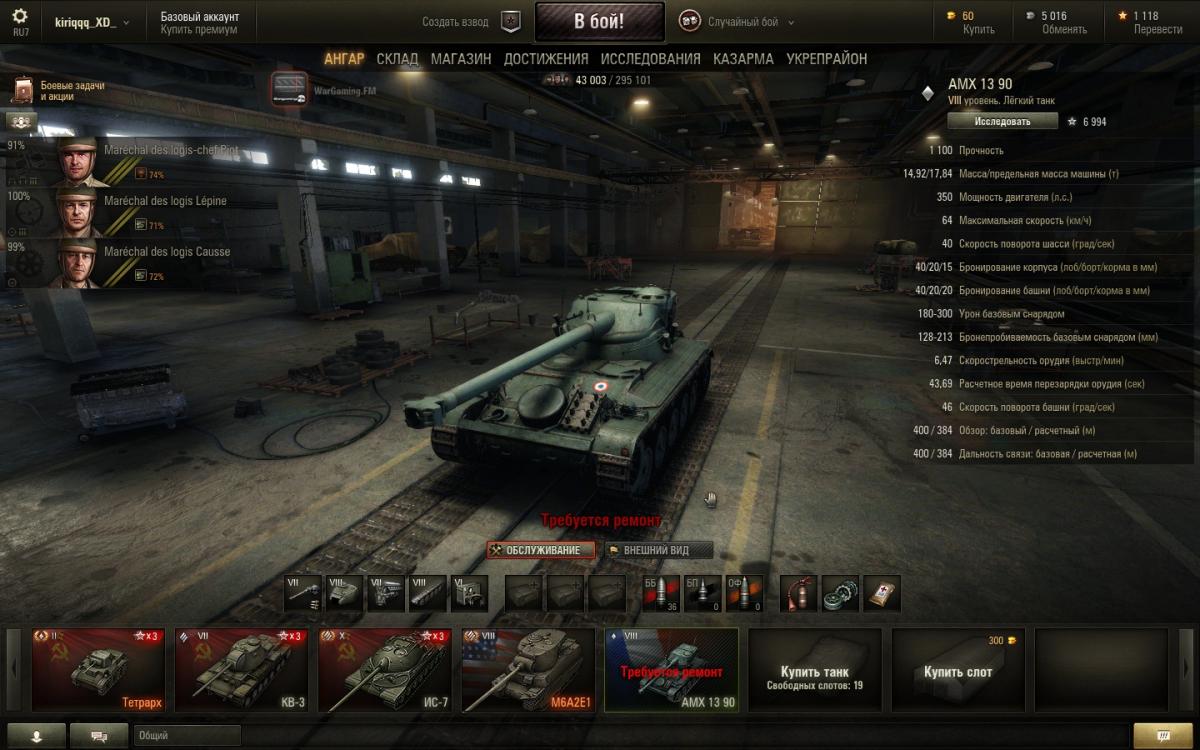Open the Достижения tab

pos(546,59)
